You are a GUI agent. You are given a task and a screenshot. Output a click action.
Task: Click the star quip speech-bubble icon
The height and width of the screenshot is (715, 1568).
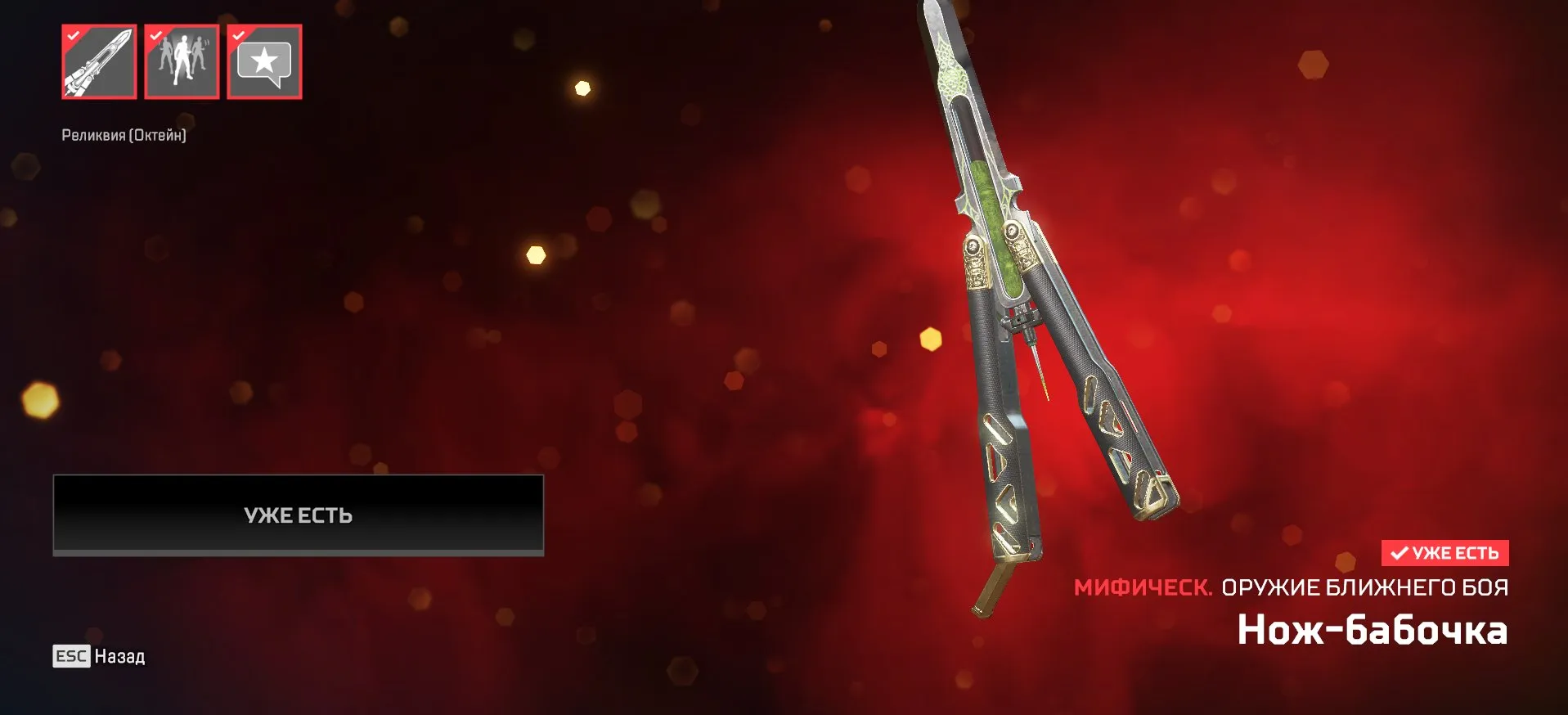coord(263,61)
